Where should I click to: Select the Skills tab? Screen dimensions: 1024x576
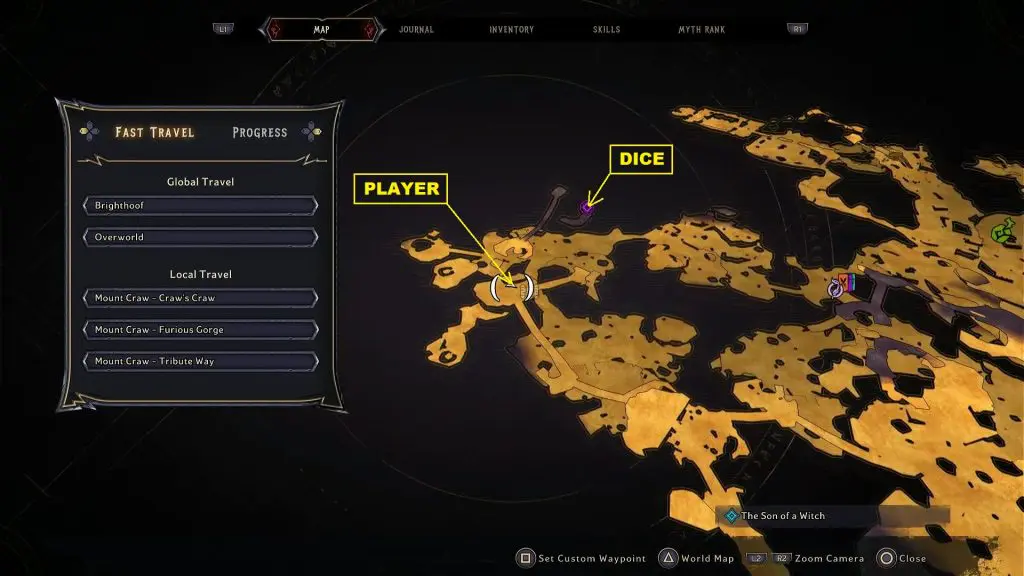point(606,30)
